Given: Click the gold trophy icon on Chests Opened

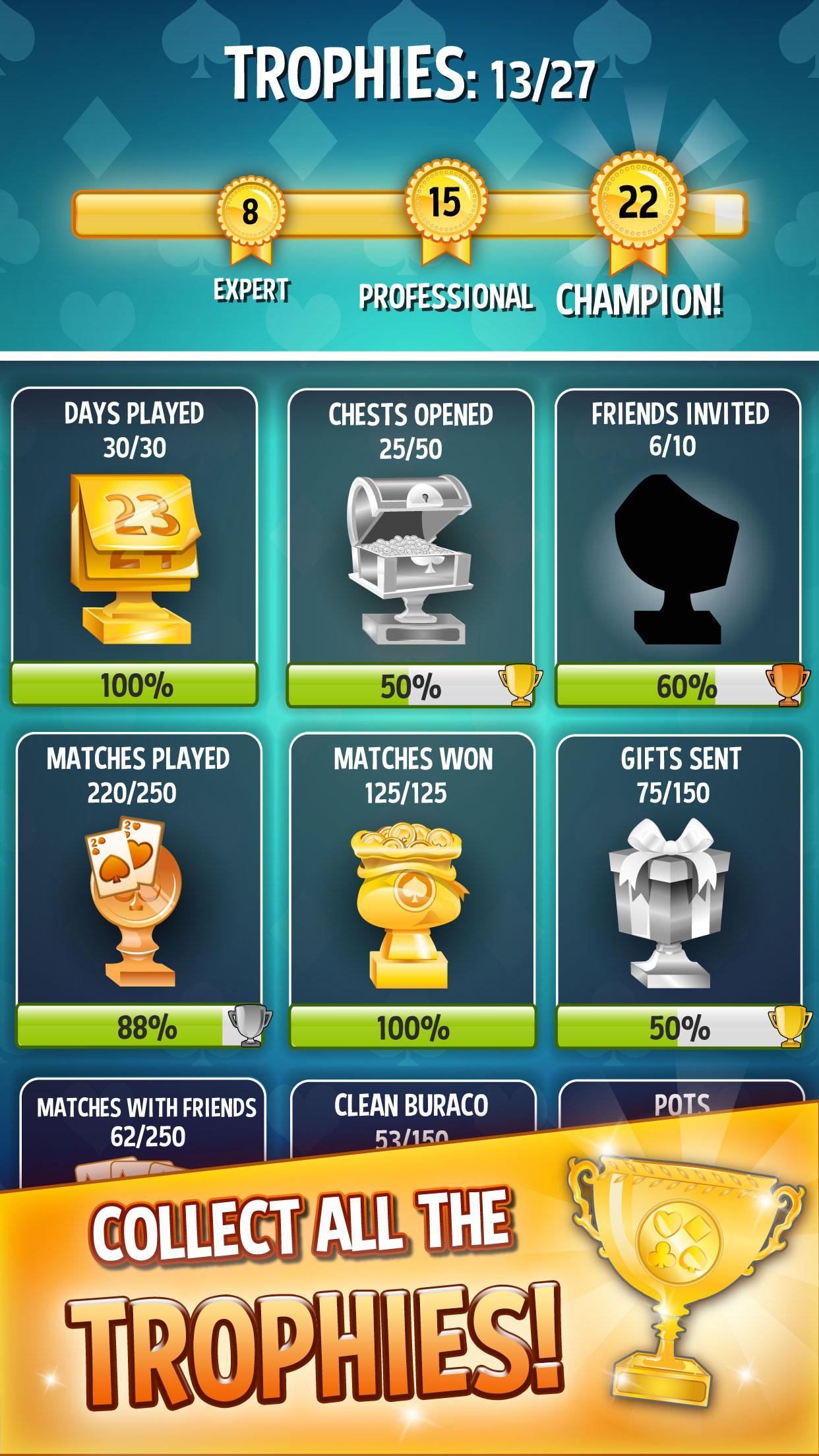Looking at the screenshot, I should [520, 686].
